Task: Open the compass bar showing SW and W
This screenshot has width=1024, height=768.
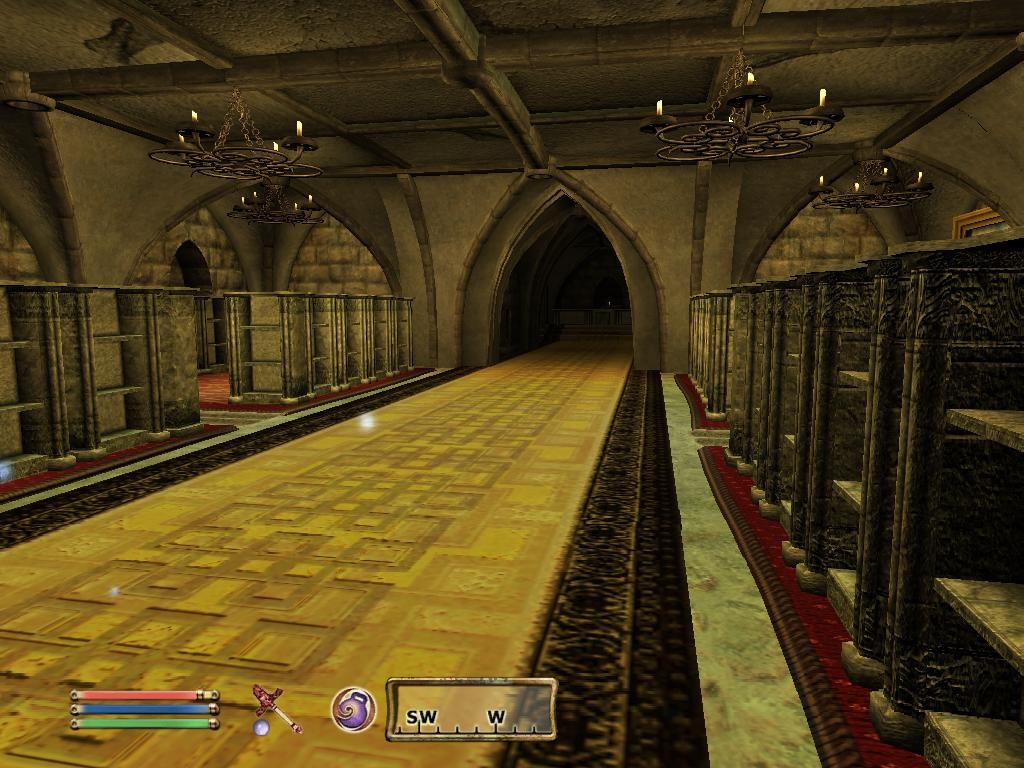Action: click(x=471, y=710)
